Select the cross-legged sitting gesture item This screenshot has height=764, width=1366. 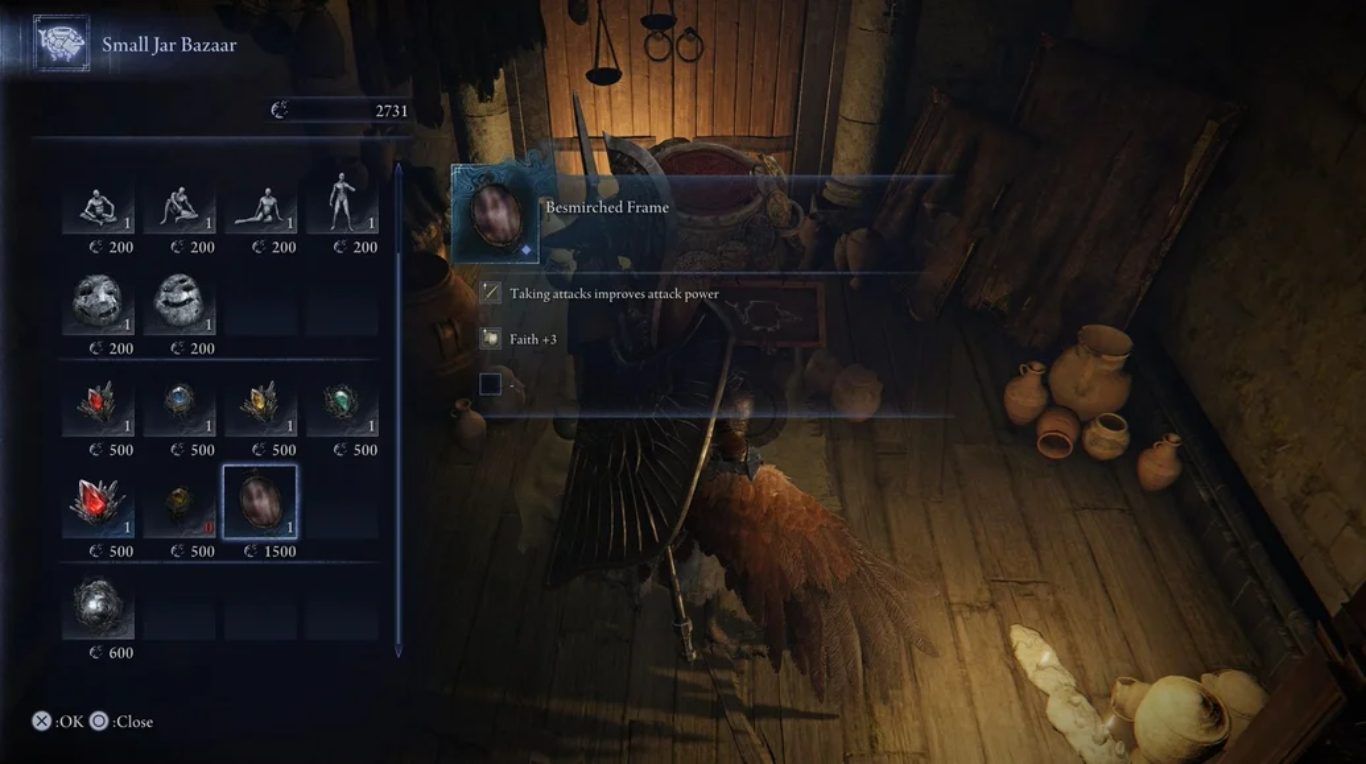tap(98, 205)
